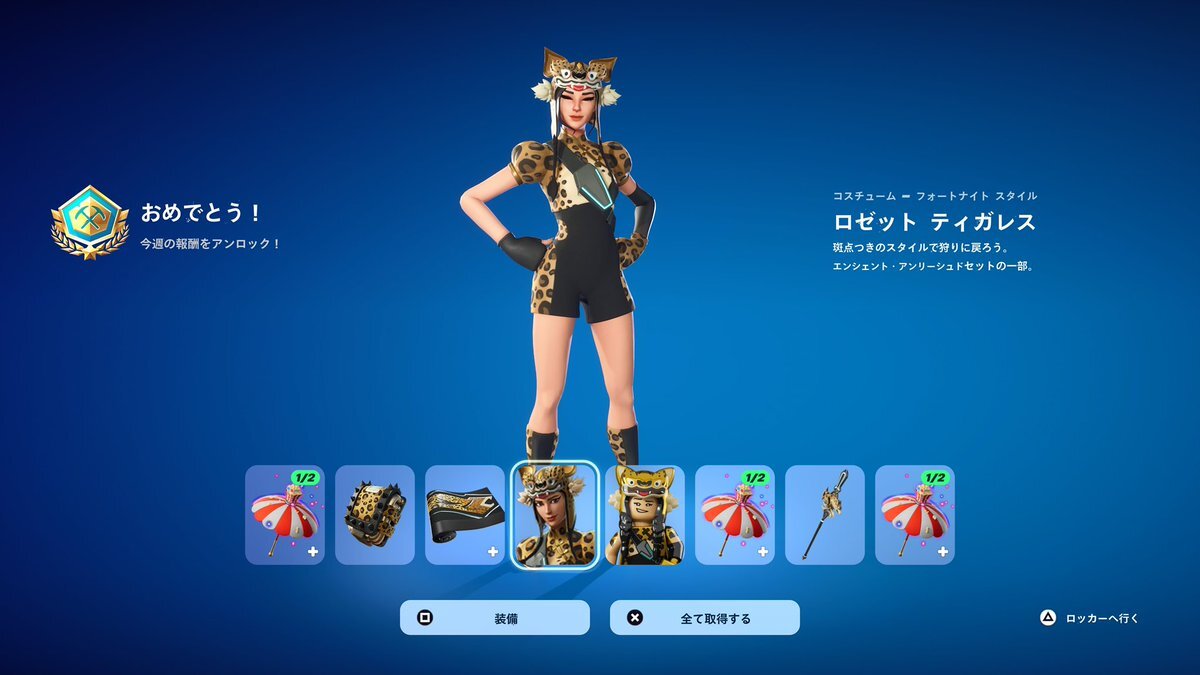Claim all rewards with 全て取得する

point(705,618)
